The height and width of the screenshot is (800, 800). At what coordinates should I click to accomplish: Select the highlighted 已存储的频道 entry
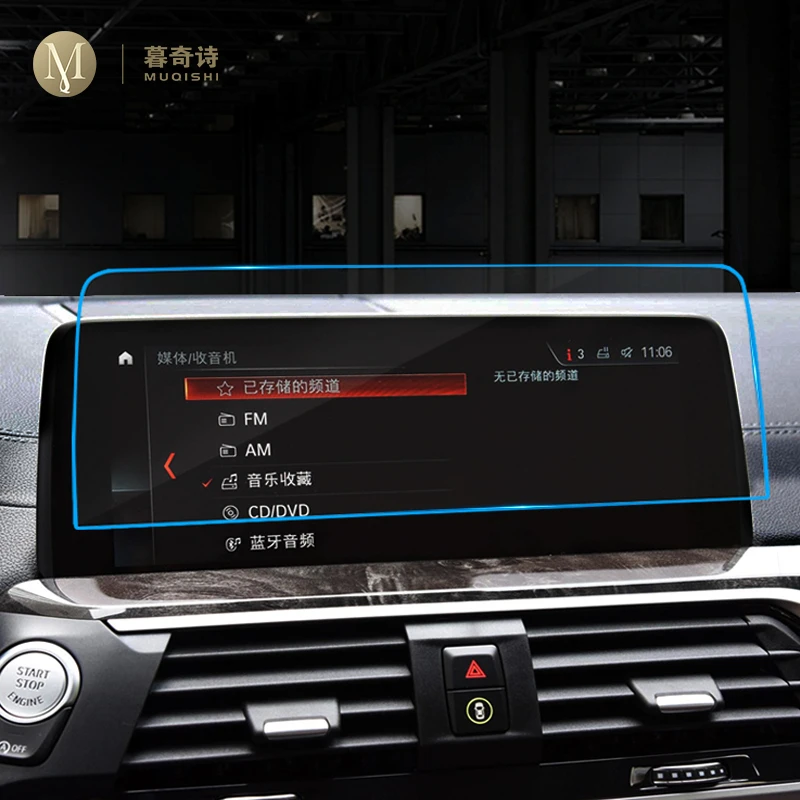326,386
